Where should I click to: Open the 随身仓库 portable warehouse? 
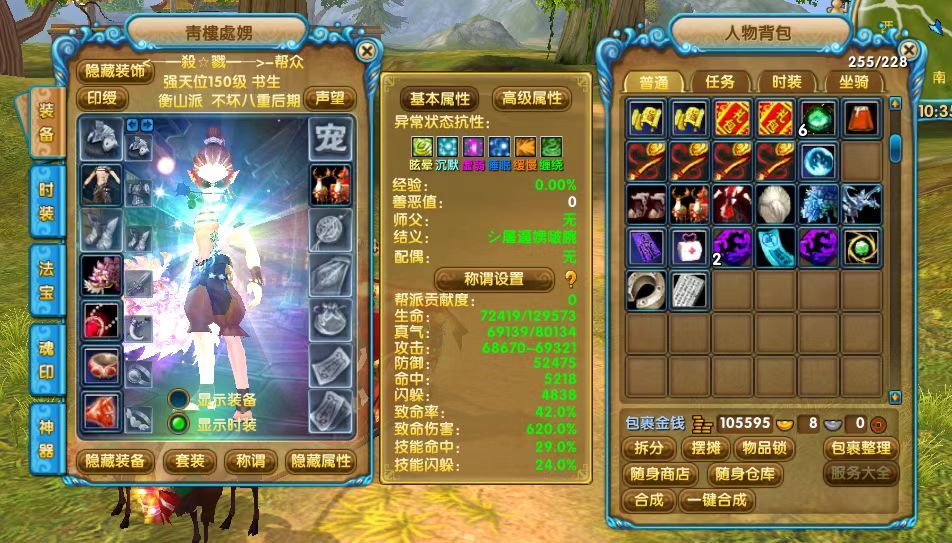tap(744, 474)
